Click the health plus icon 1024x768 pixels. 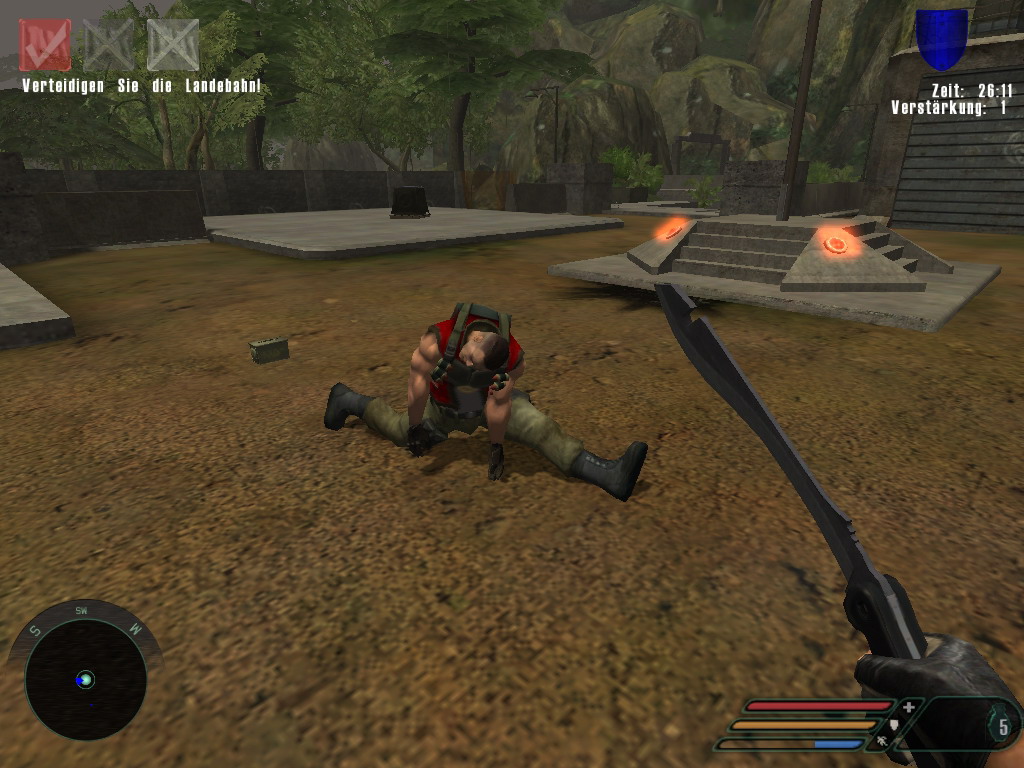point(908,707)
